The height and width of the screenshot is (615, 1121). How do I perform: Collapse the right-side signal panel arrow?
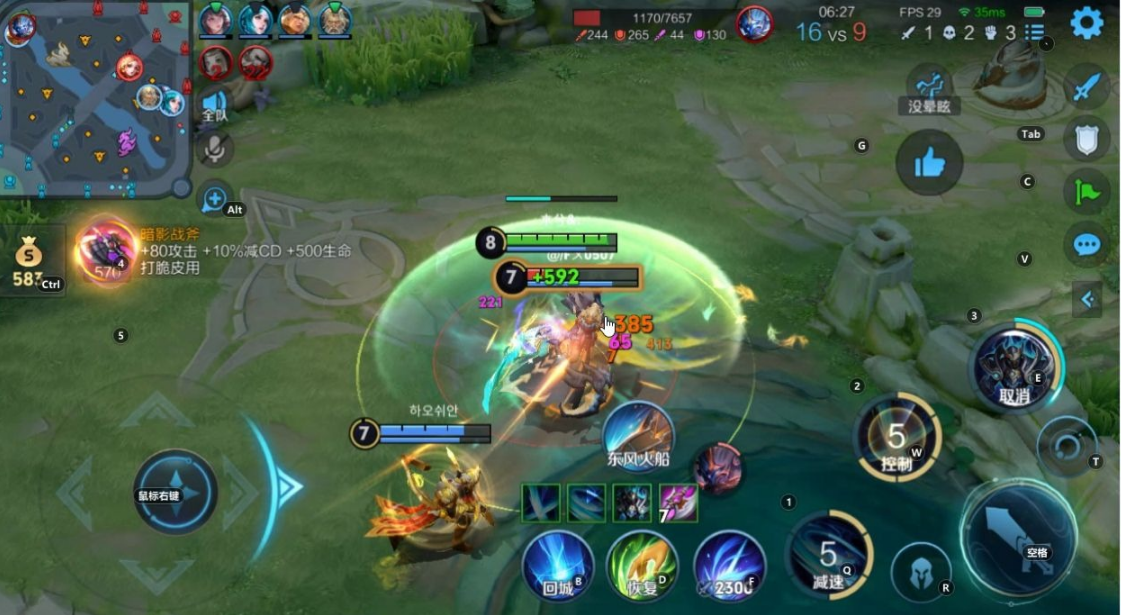pyautogui.click(x=1086, y=298)
